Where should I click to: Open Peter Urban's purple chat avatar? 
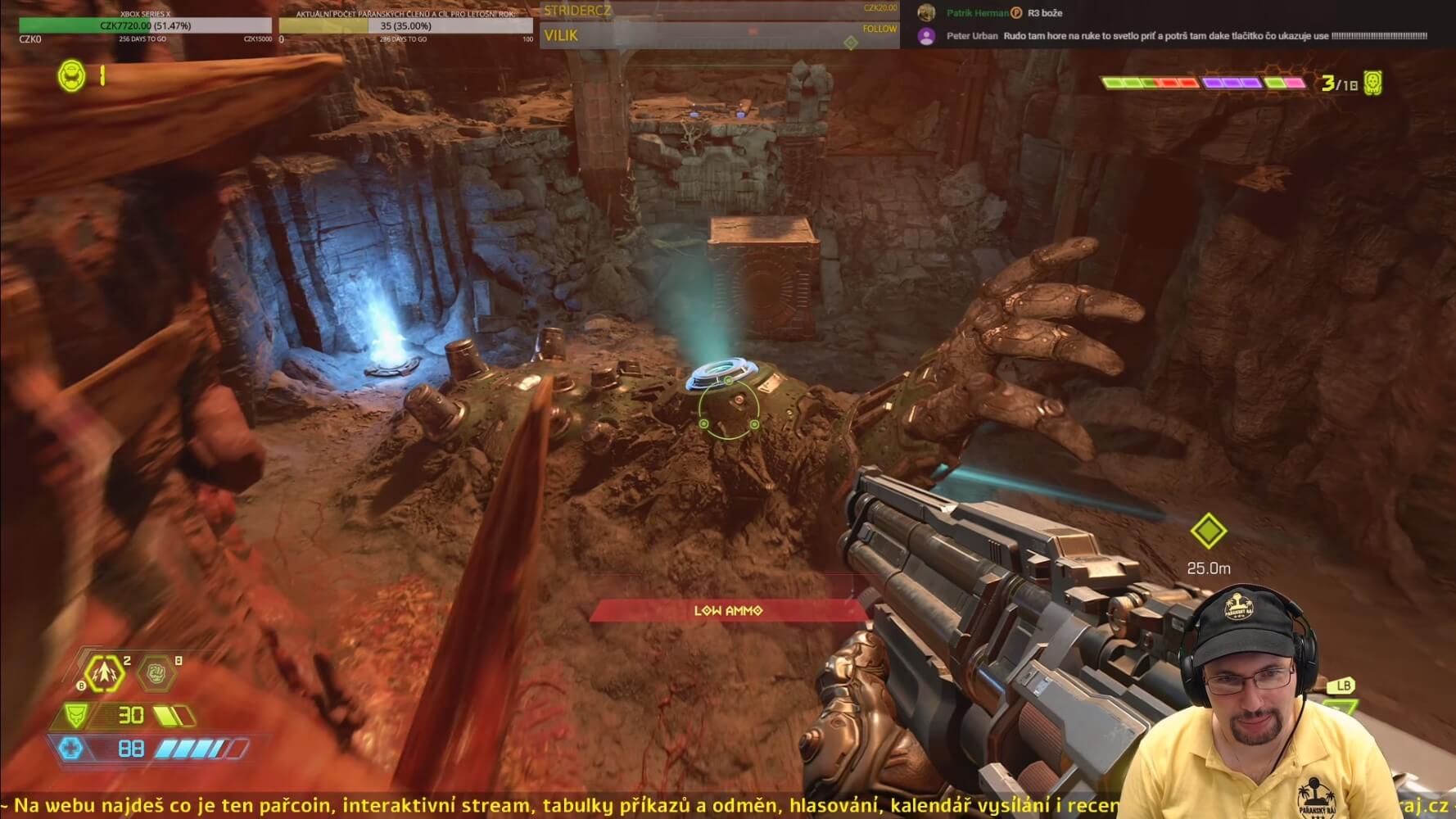(x=926, y=36)
